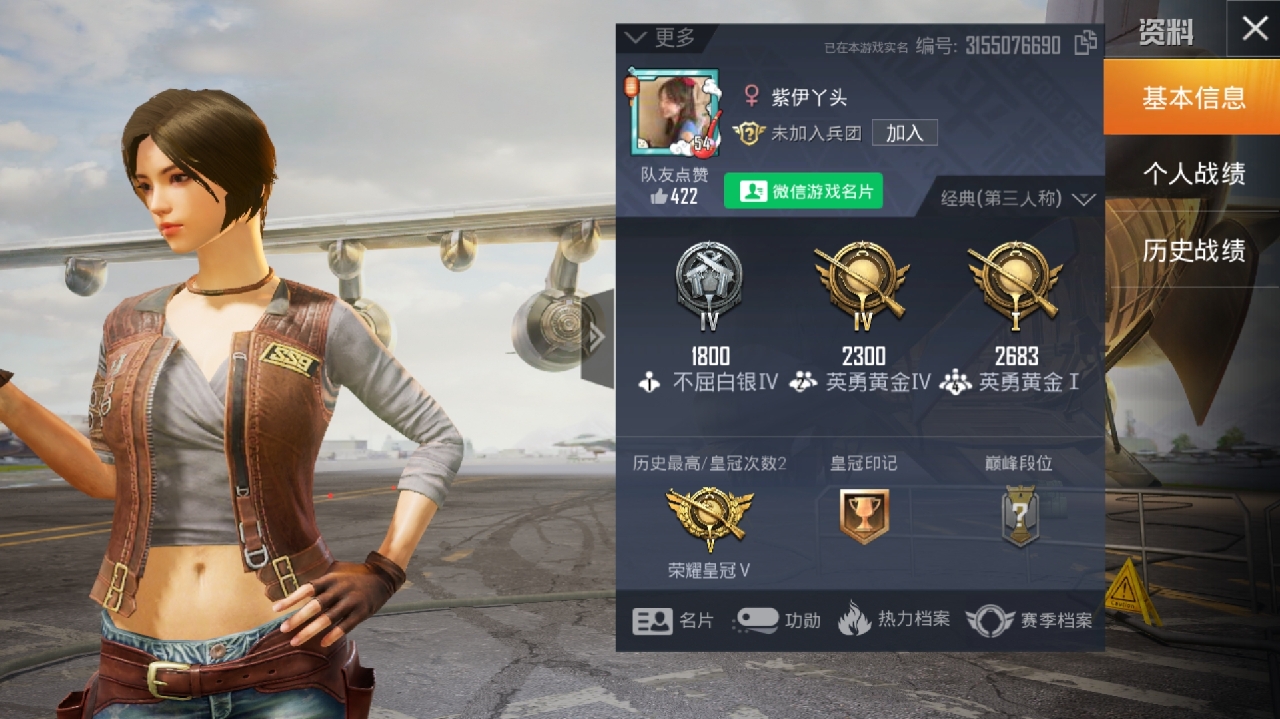Select the 不屈白银IV solo rank badge

[x=709, y=282]
